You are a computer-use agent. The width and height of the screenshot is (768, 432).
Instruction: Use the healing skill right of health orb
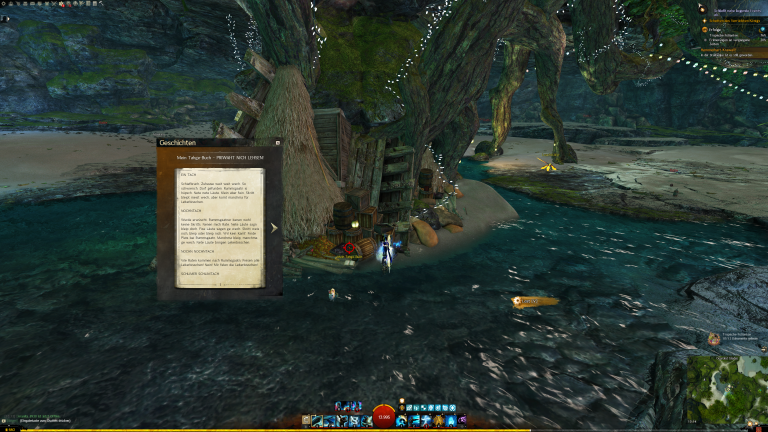pos(402,421)
